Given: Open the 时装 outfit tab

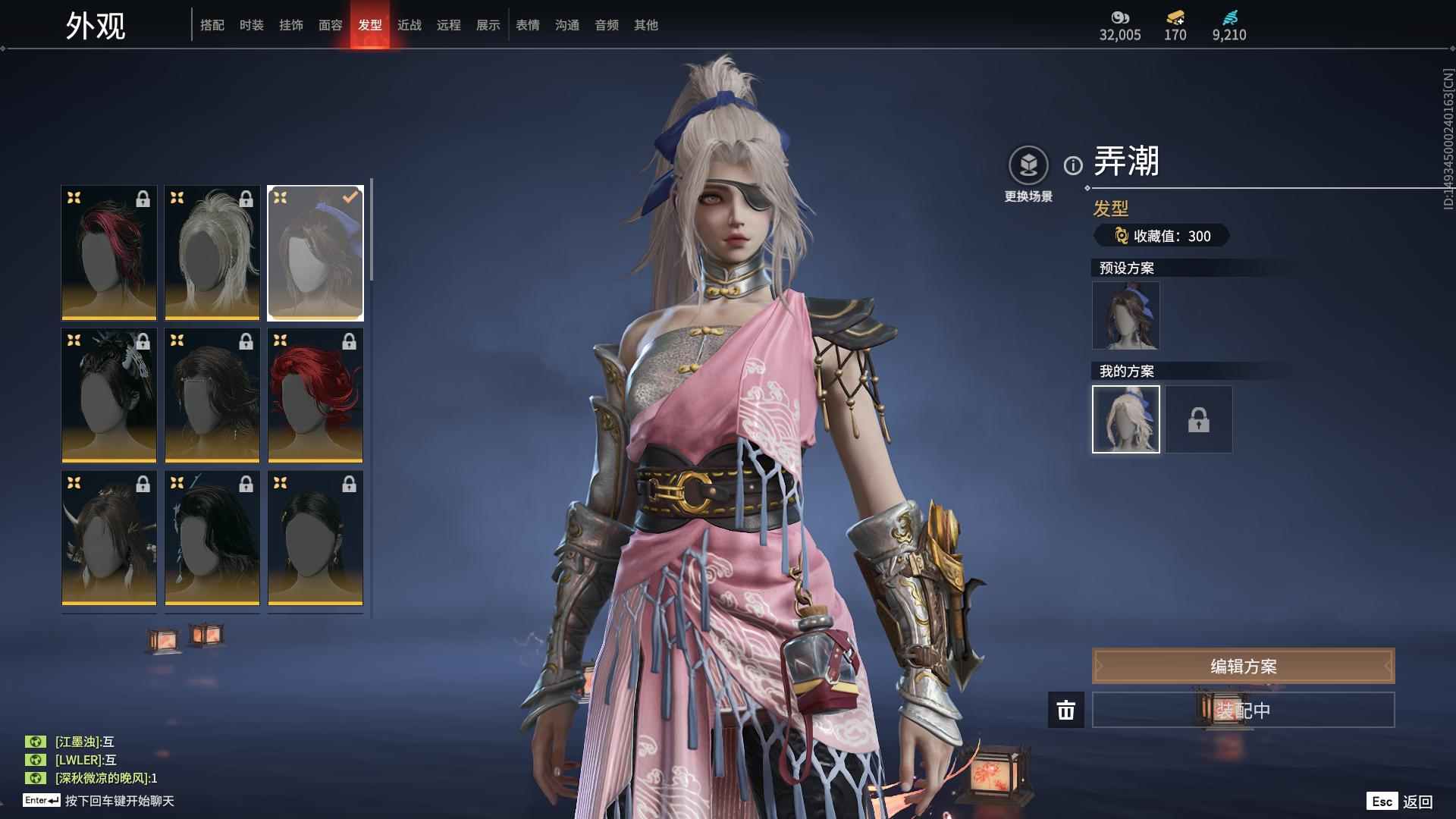Looking at the screenshot, I should tap(252, 25).
